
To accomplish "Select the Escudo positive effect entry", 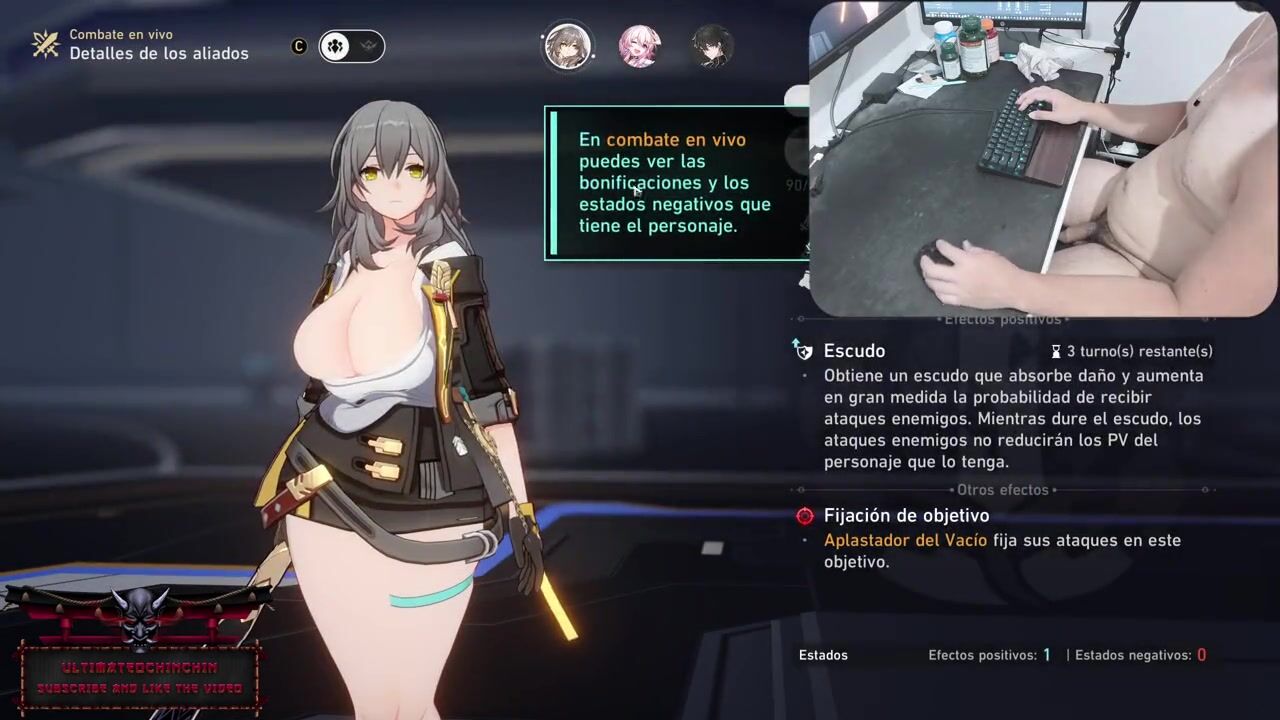I will 854,351.
